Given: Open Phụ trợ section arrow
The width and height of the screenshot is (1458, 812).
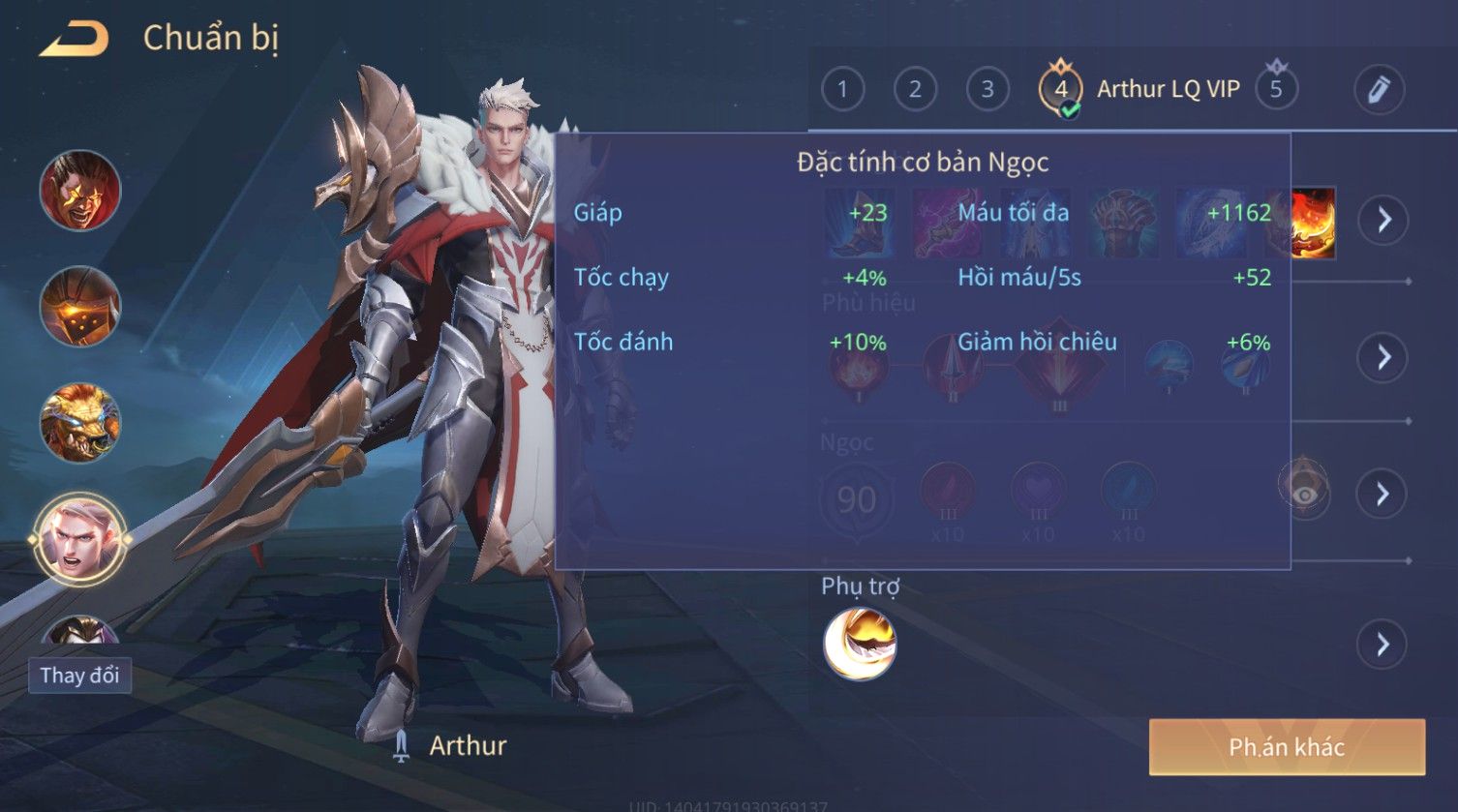Looking at the screenshot, I should [x=1383, y=645].
